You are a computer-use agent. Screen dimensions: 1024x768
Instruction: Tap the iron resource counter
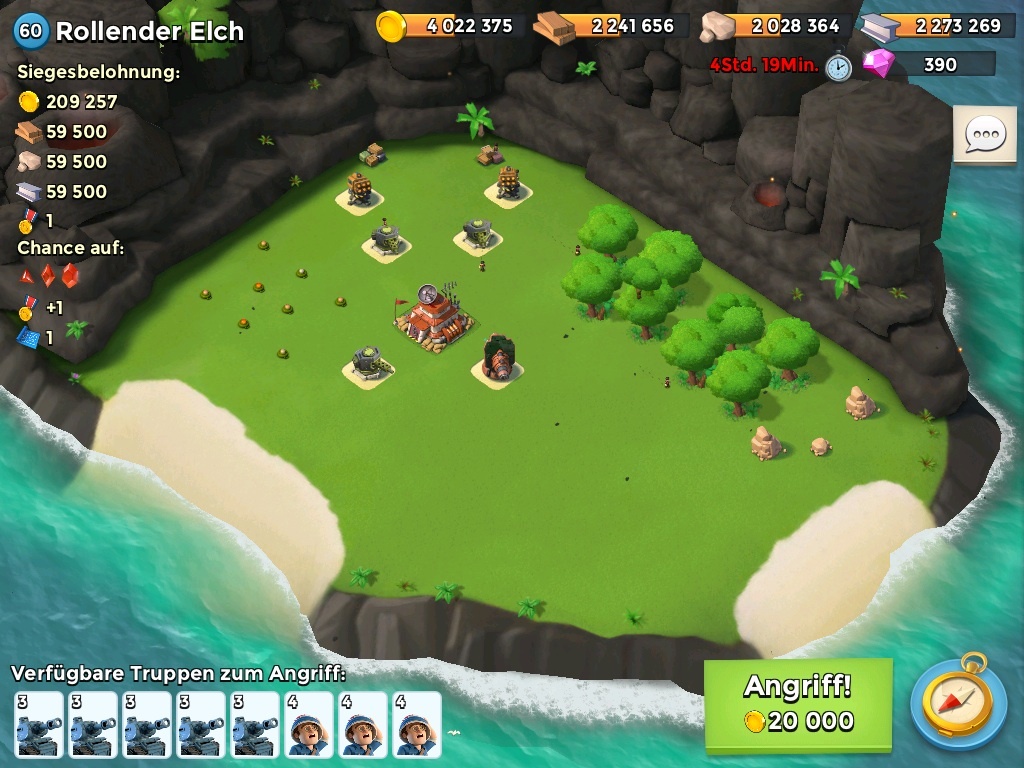pyautogui.click(x=937, y=26)
